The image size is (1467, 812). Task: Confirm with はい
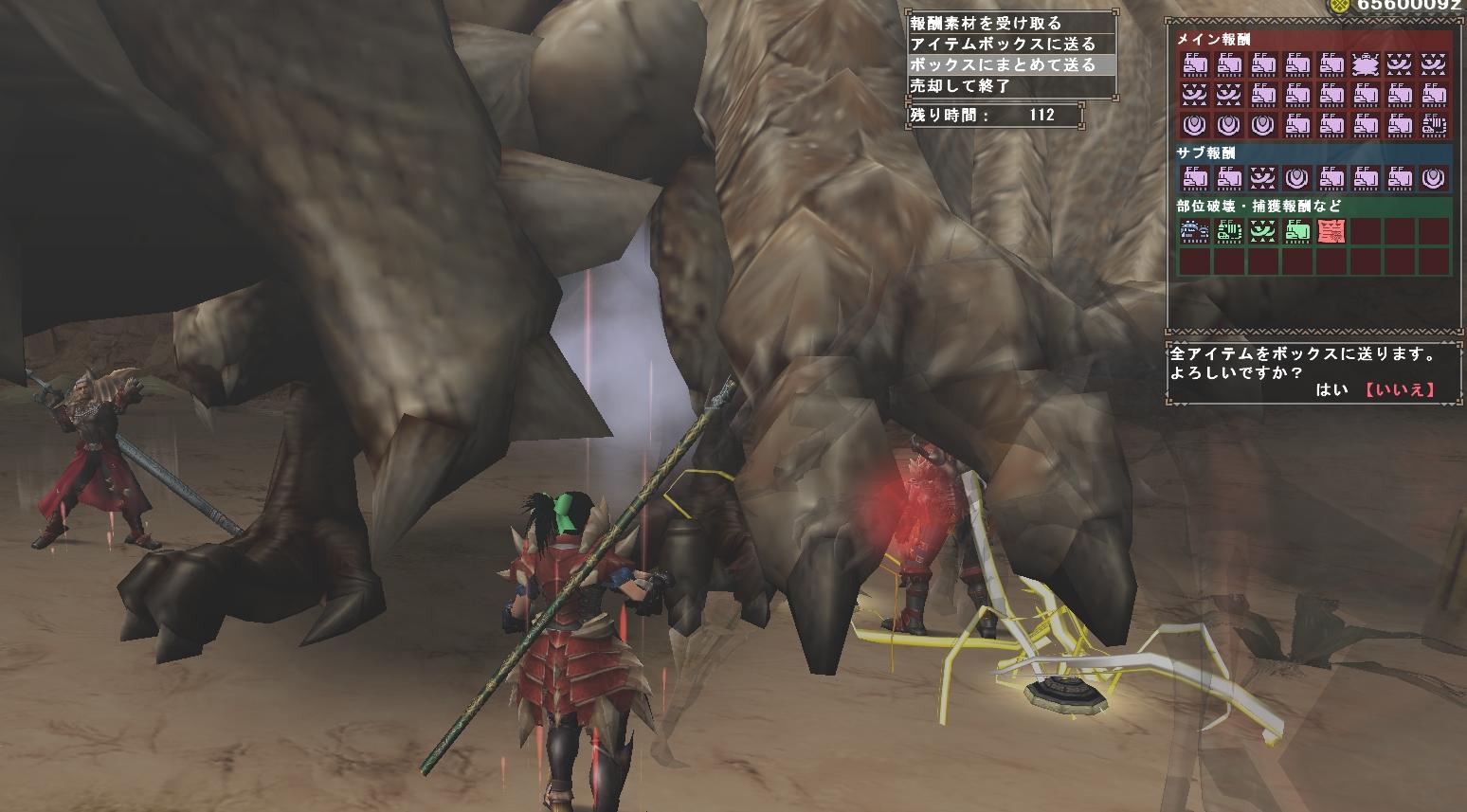(1331, 389)
